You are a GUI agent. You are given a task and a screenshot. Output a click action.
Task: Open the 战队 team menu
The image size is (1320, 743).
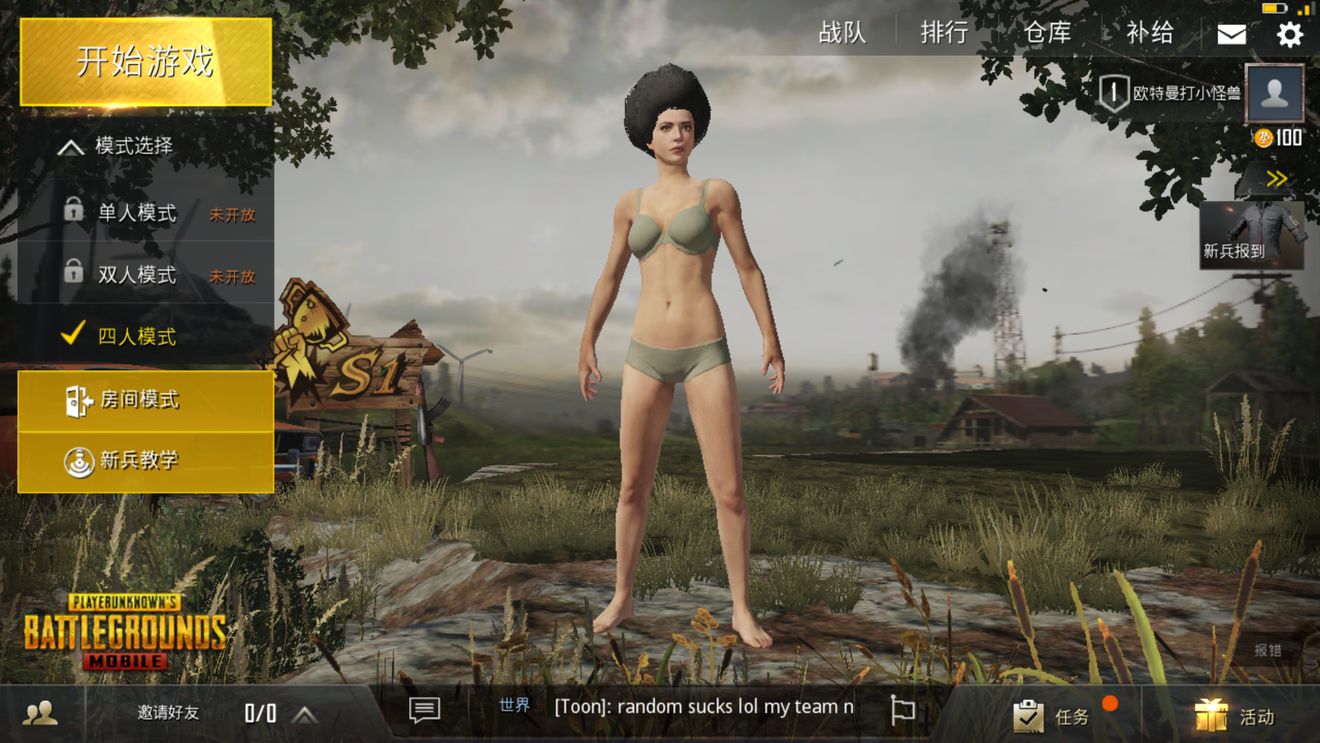coord(842,33)
